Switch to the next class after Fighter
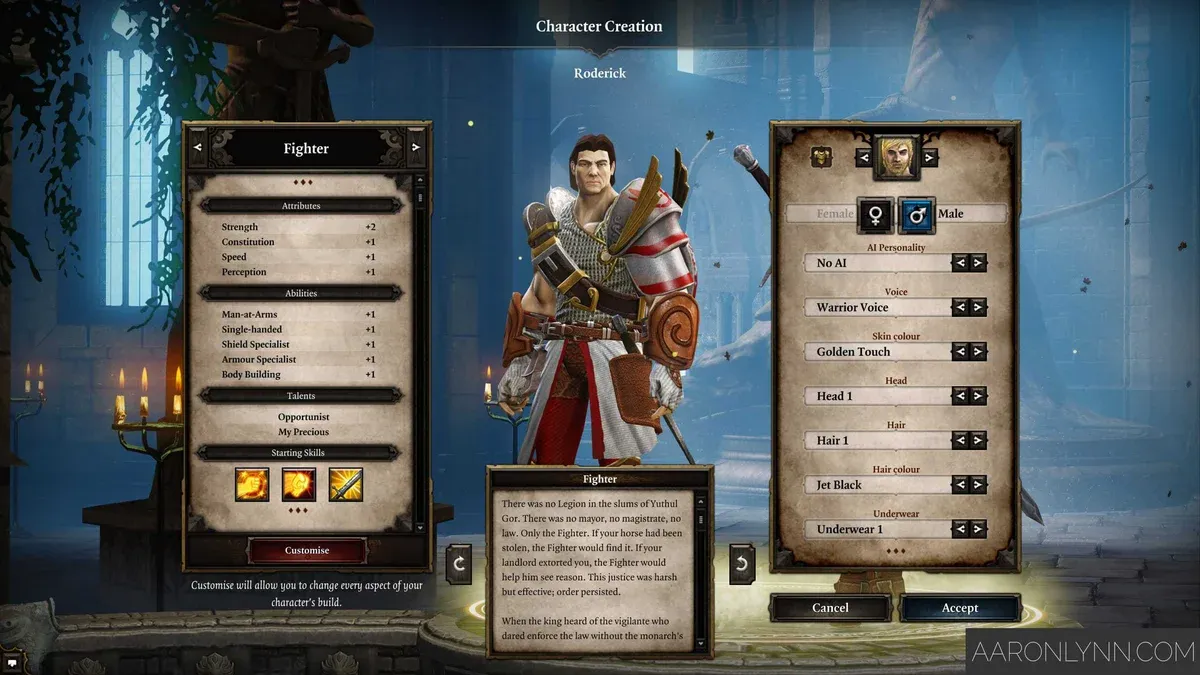This screenshot has width=1200, height=675. tap(416, 148)
